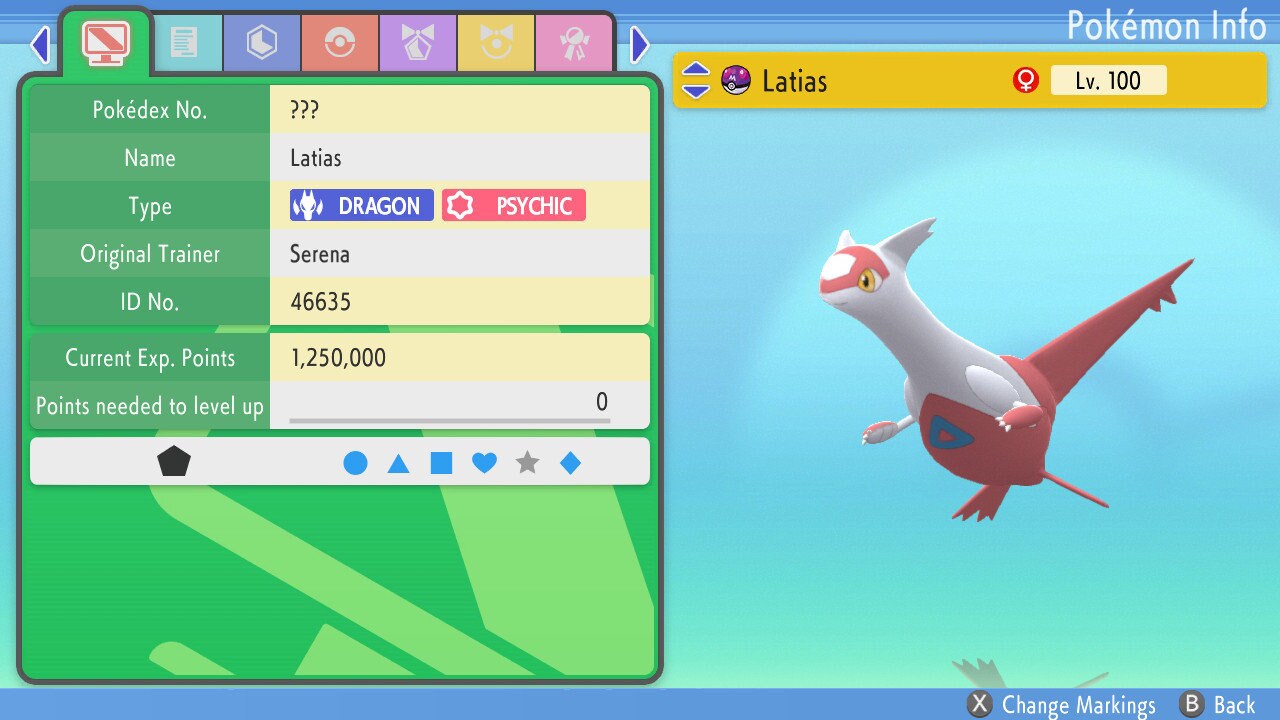This screenshot has height=720, width=1280.
Task: Click the black pentagon icon
Action: tap(174, 462)
